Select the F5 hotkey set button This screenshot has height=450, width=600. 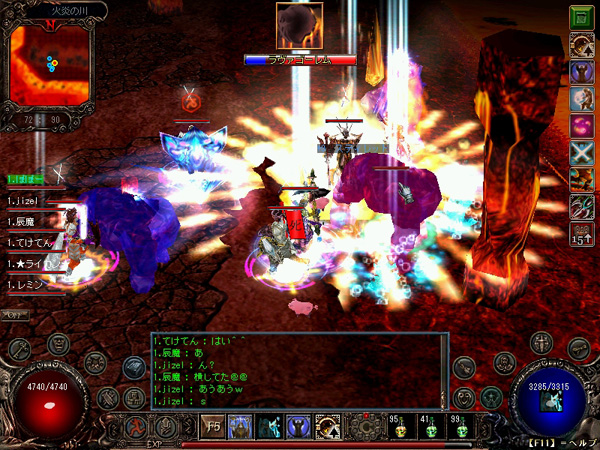pyautogui.click(x=213, y=427)
